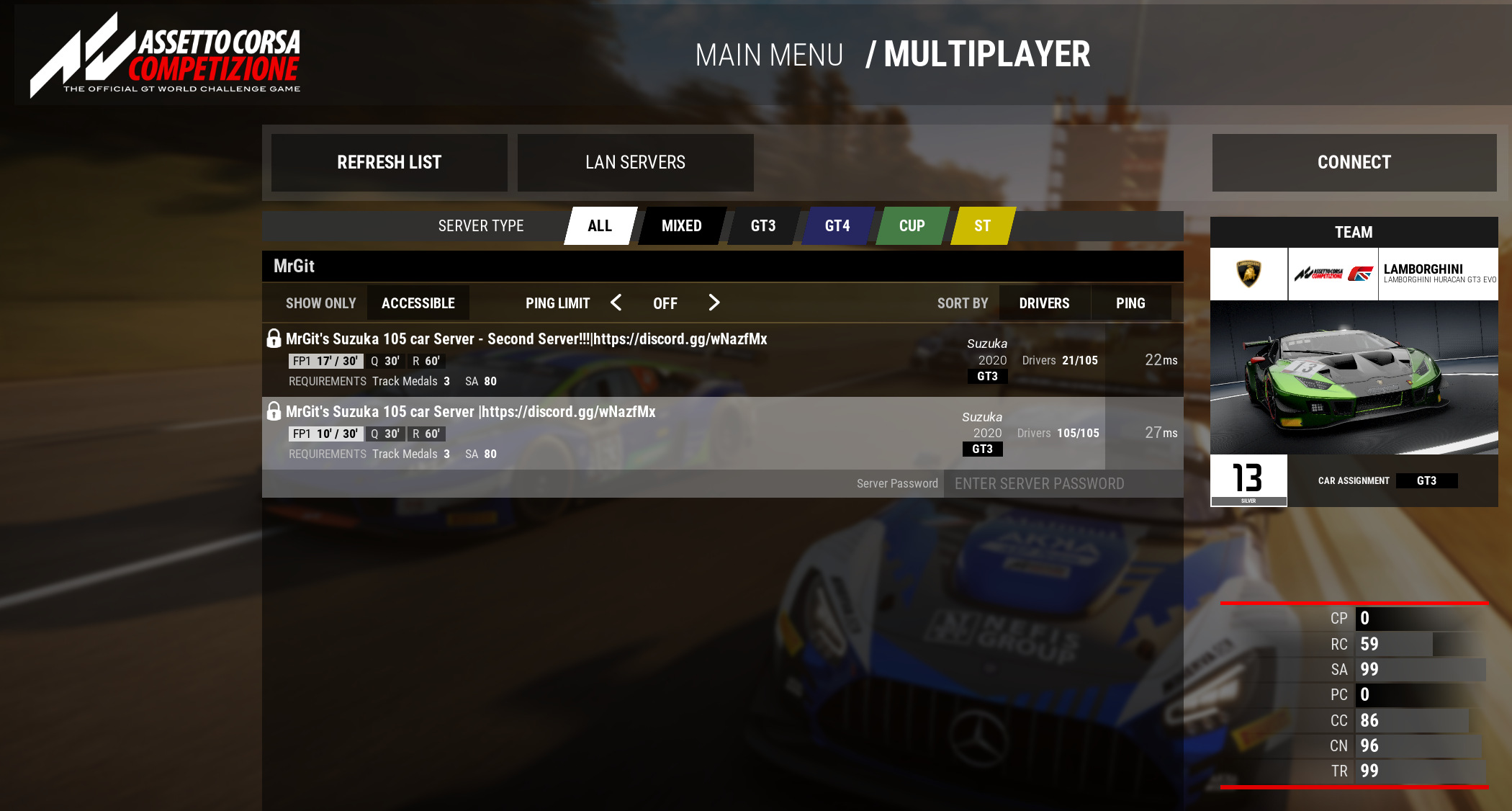Screen dimensions: 1512x811
Task: Focus the Enter Server Password field
Action: (x=1062, y=484)
